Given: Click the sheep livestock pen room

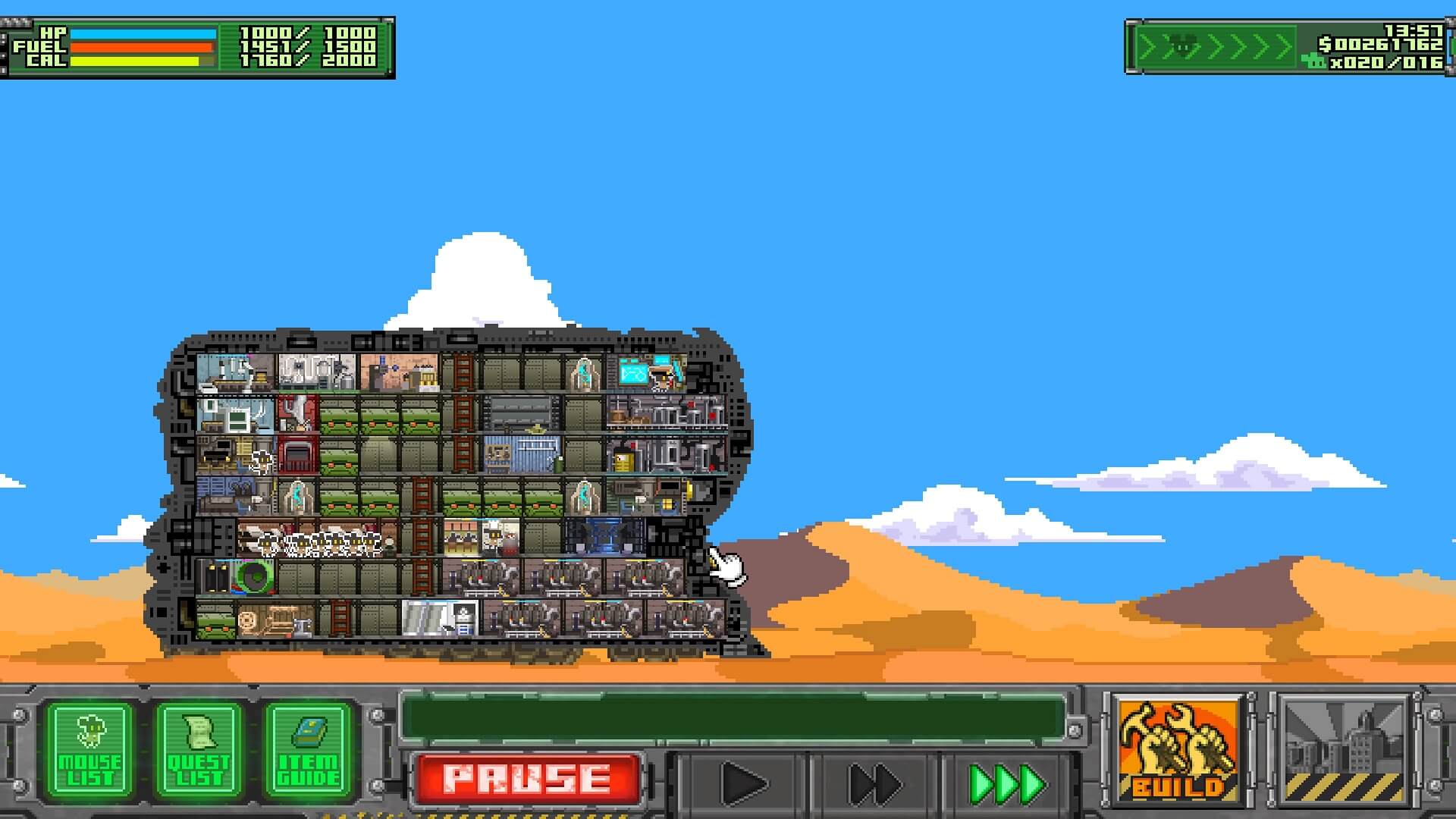Looking at the screenshot, I should coord(322,540).
